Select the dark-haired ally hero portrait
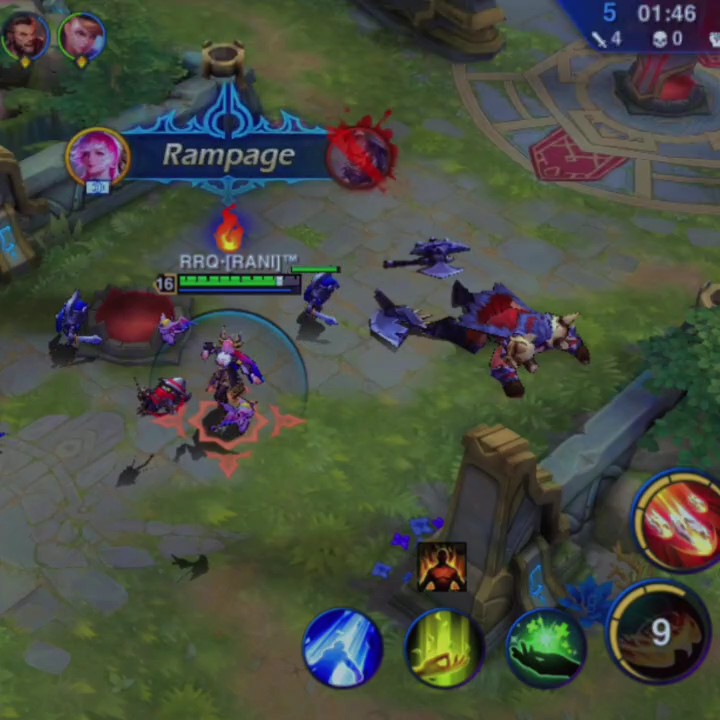Image resolution: width=720 pixels, height=720 pixels. (25, 36)
